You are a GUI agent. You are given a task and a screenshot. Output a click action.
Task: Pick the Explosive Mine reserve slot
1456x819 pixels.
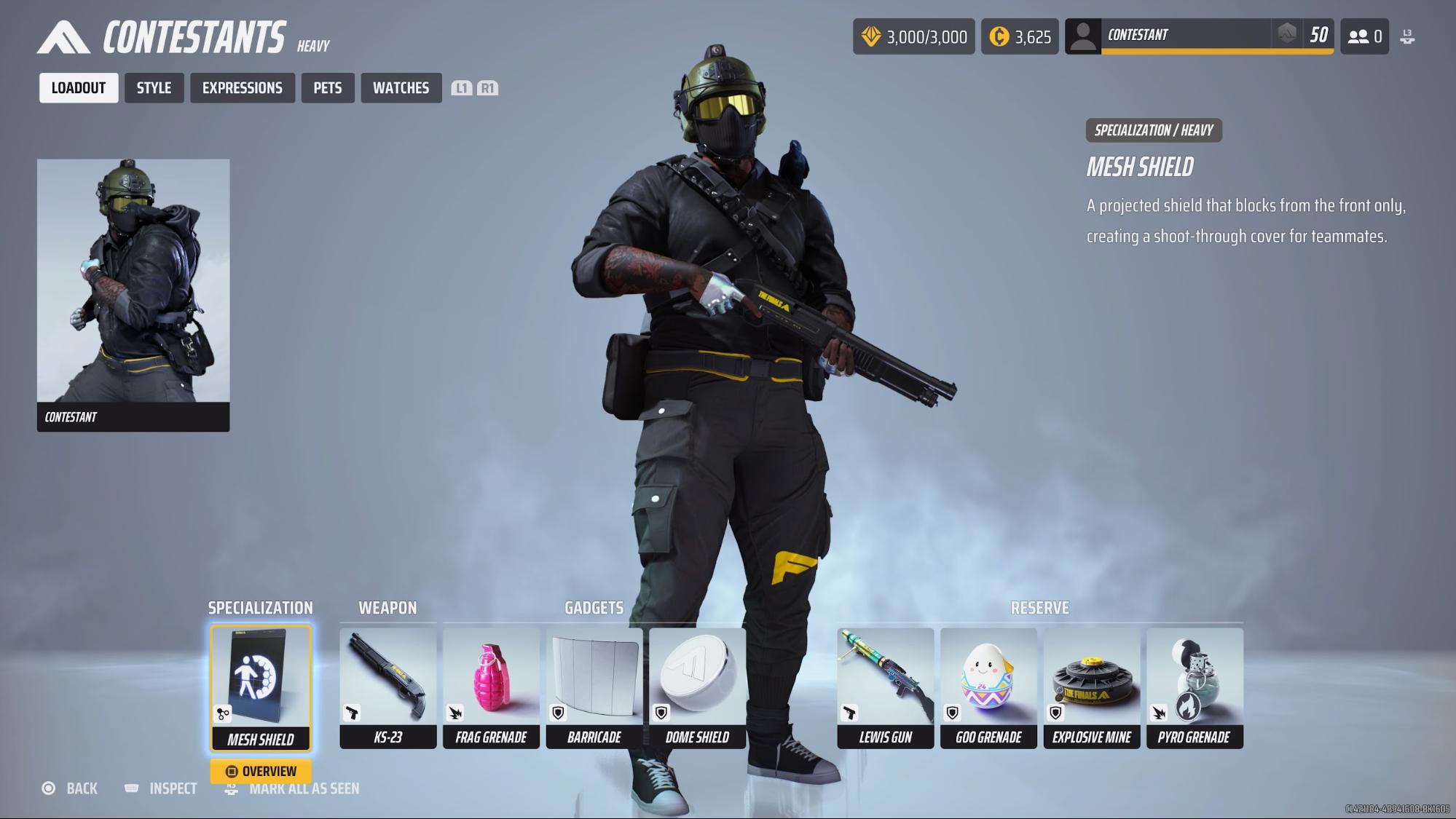click(x=1091, y=687)
